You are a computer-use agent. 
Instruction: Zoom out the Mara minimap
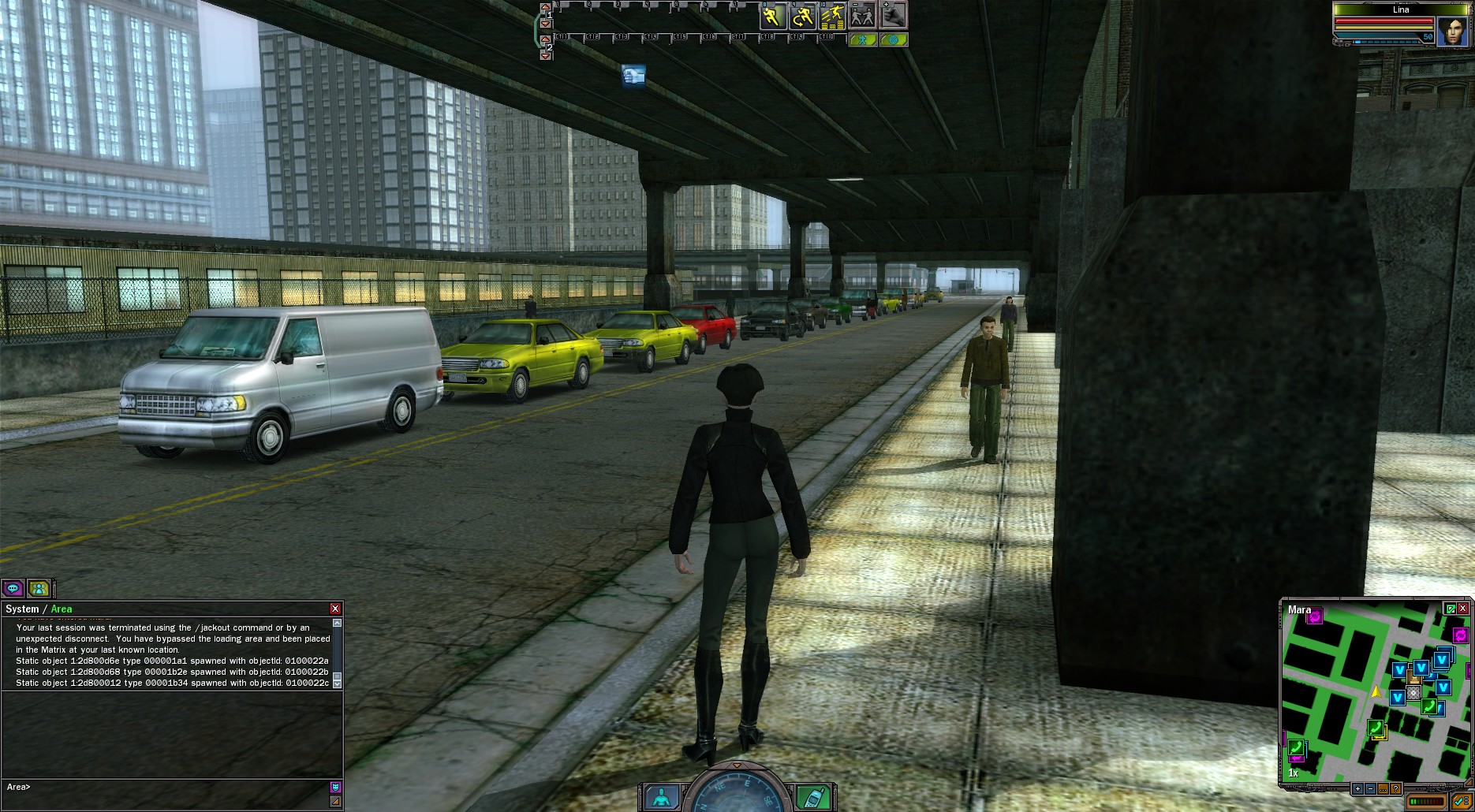pos(1370,788)
